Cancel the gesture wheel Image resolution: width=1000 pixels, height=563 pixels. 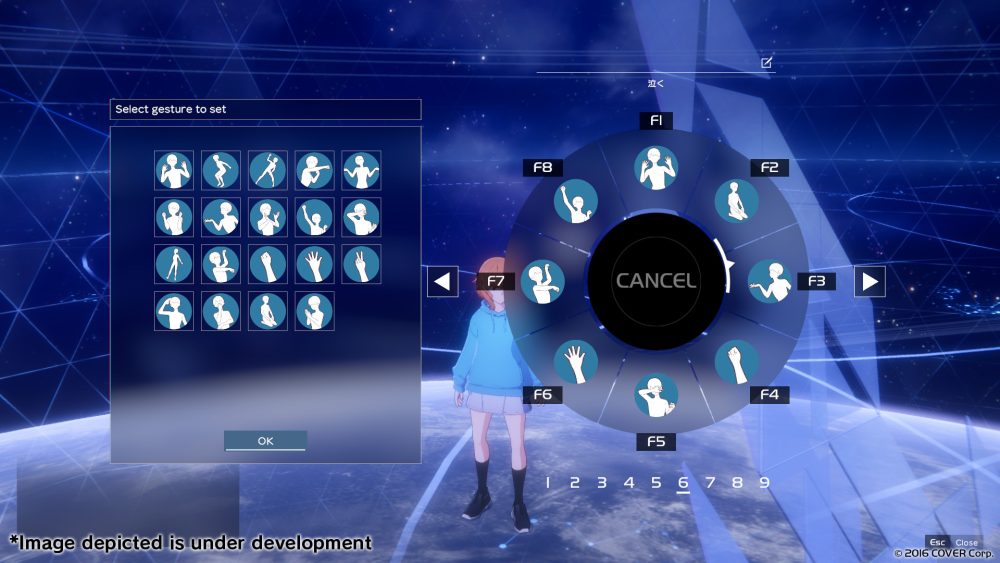click(656, 281)
